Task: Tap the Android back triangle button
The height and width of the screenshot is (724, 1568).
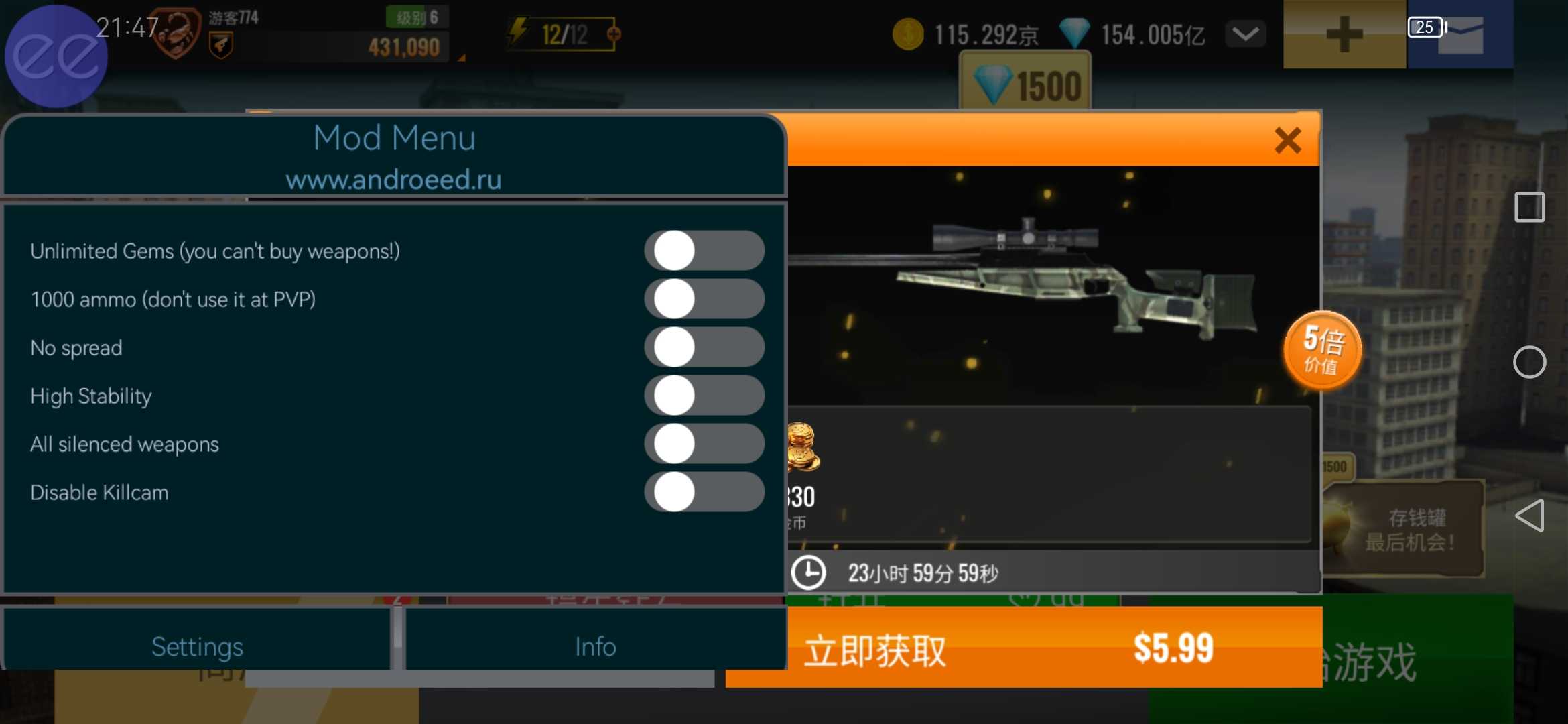Action: tap(1529, 516)
